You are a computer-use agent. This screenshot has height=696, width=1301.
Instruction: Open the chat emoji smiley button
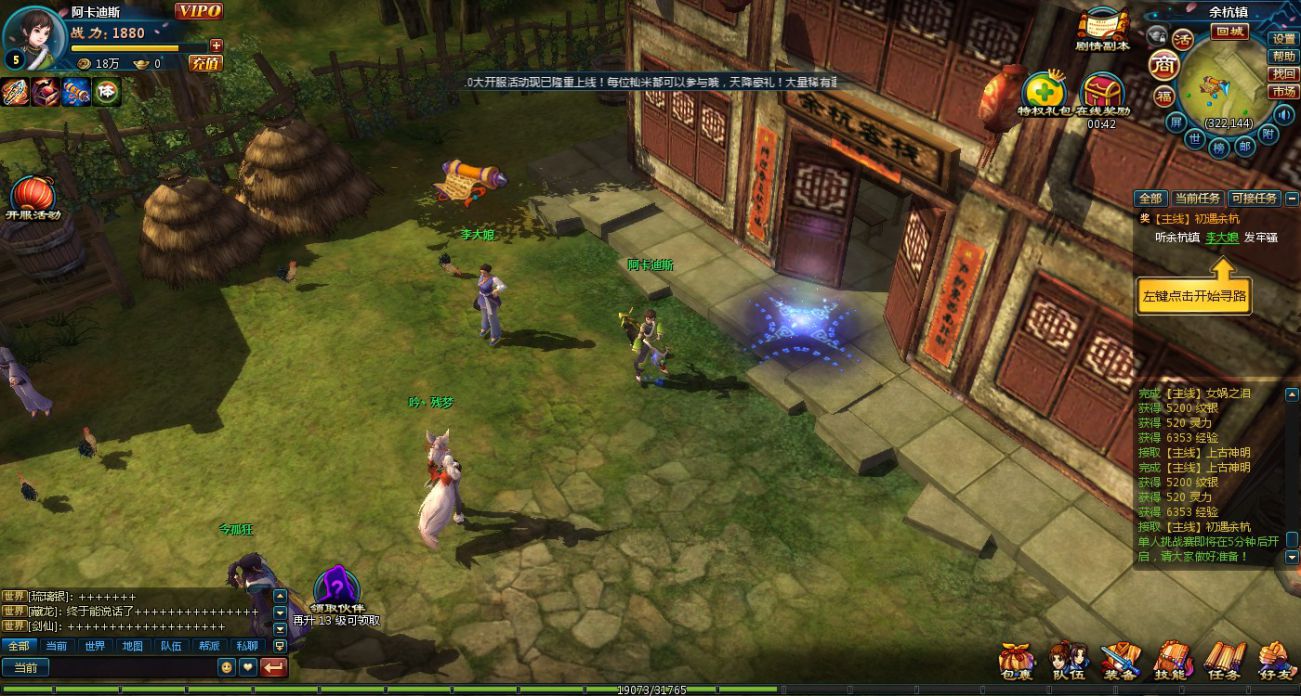[227, 667]
